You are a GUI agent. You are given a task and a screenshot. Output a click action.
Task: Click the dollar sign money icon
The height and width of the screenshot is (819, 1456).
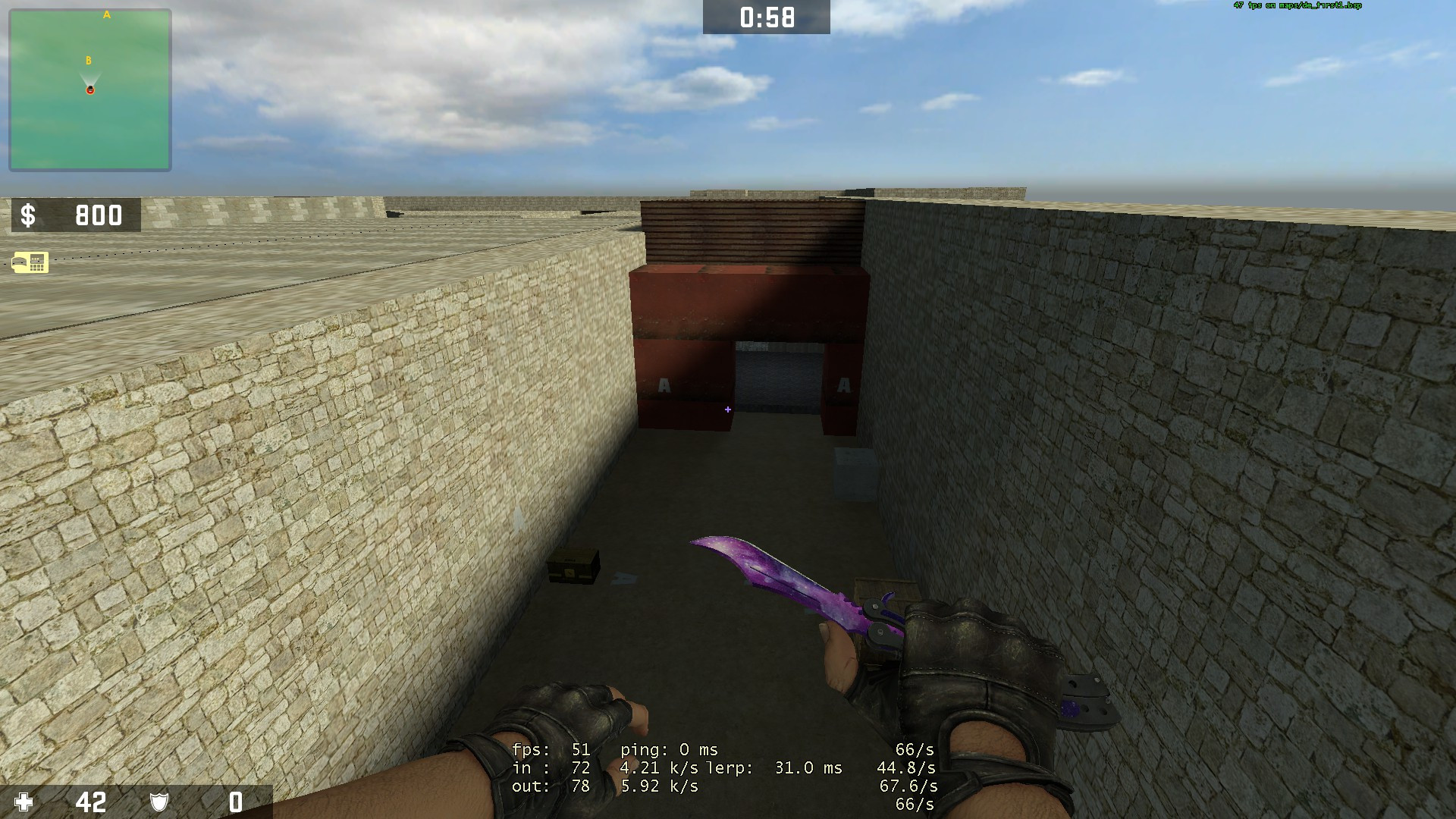pos(28,217)
